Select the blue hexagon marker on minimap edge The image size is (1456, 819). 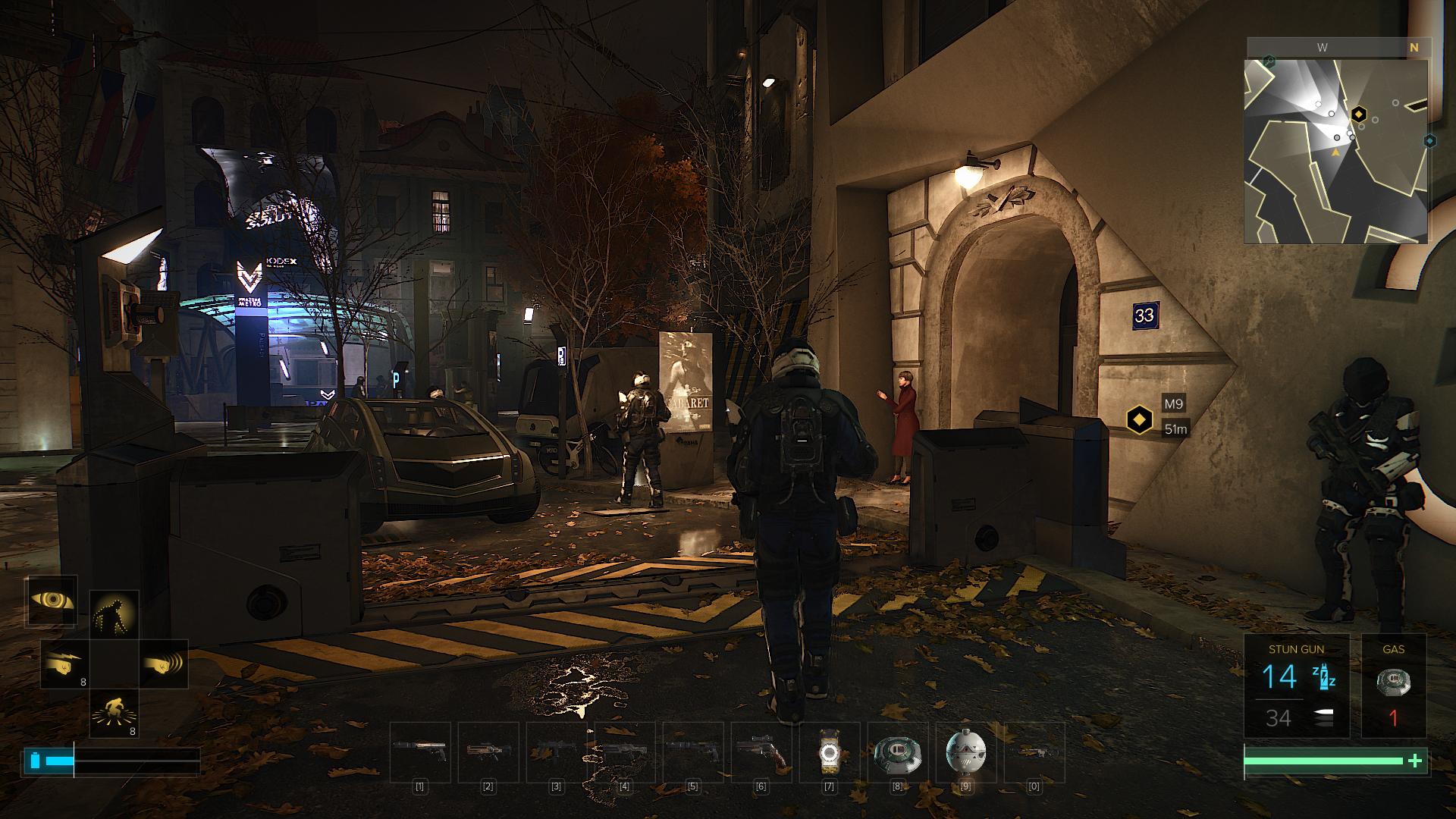pos(1429,141)
